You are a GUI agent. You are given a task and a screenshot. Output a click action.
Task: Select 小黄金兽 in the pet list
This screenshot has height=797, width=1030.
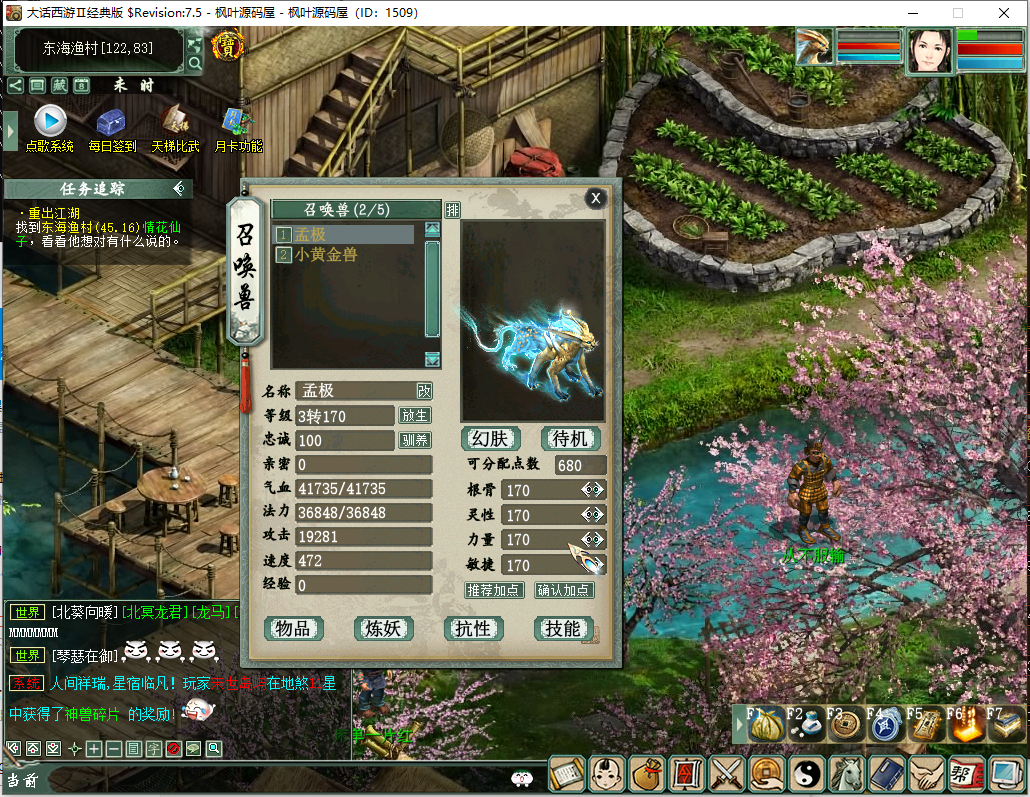click(x=326, y=255)
